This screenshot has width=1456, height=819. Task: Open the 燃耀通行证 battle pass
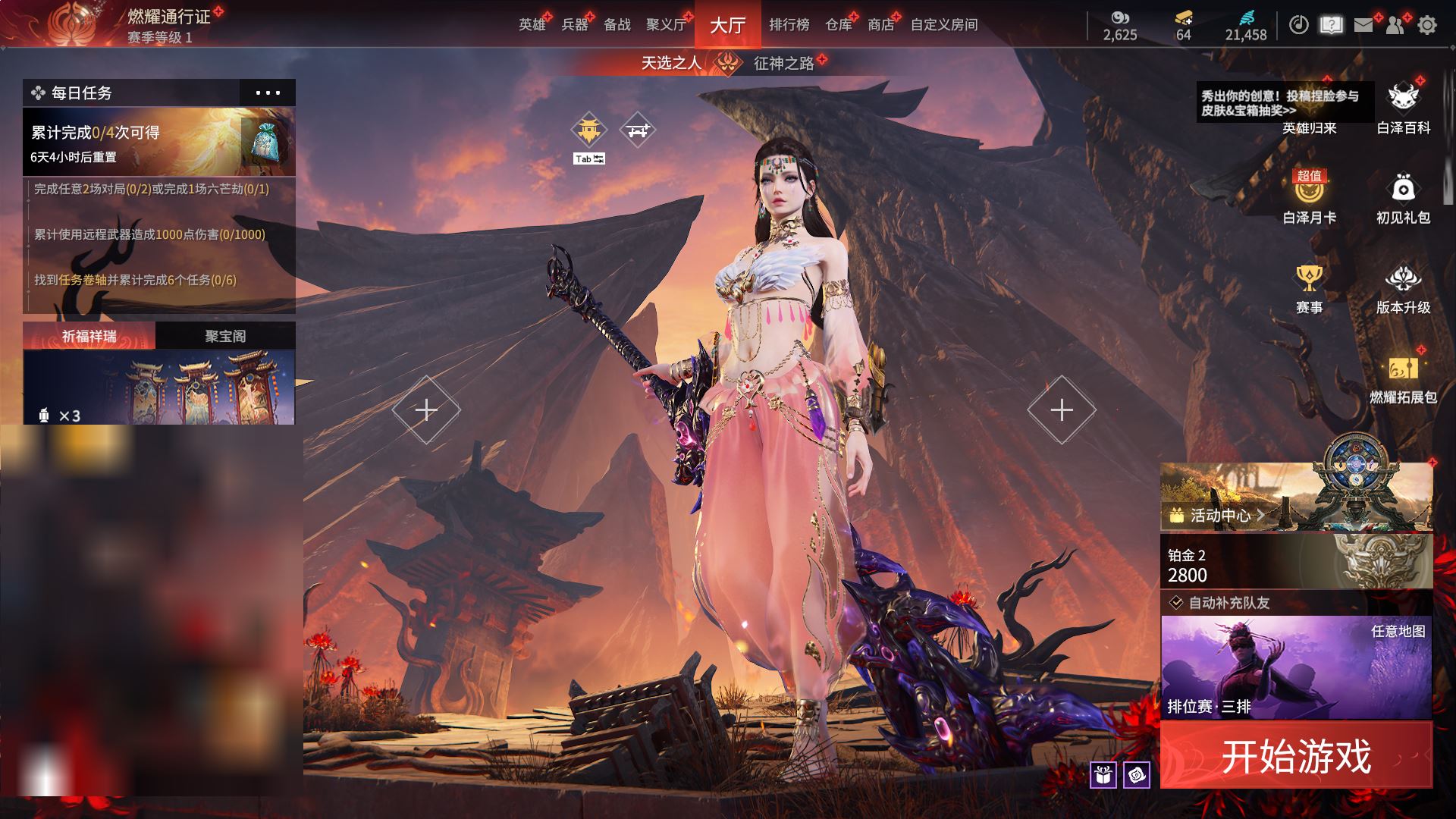click(168, 17)
